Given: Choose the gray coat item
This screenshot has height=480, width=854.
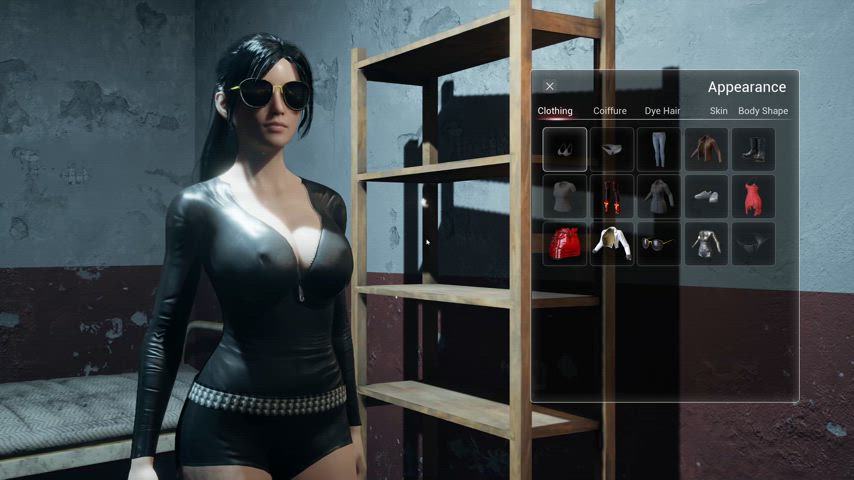Looking at the screenshot, I should 659,196.
